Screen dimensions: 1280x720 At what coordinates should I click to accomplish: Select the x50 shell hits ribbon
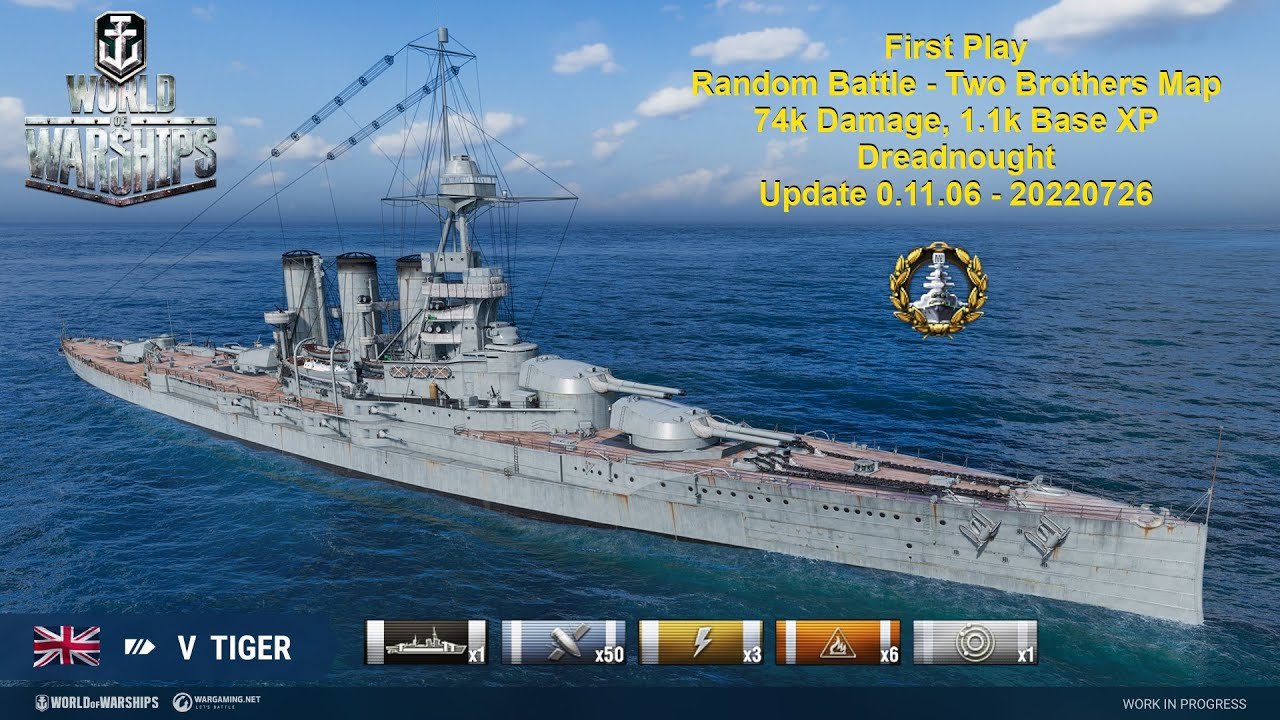pos(563,643)
